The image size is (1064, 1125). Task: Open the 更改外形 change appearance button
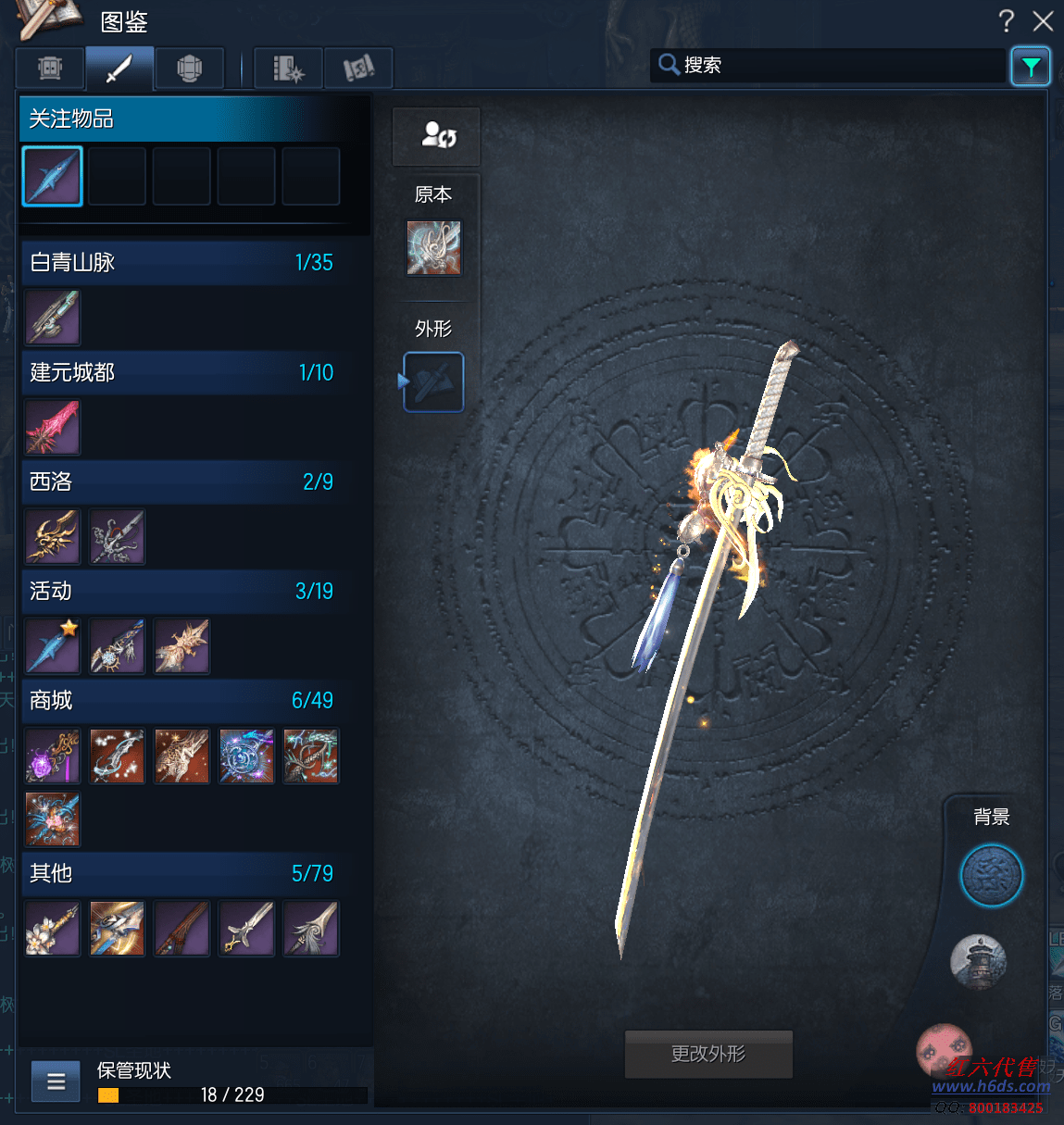[708, 1054]
